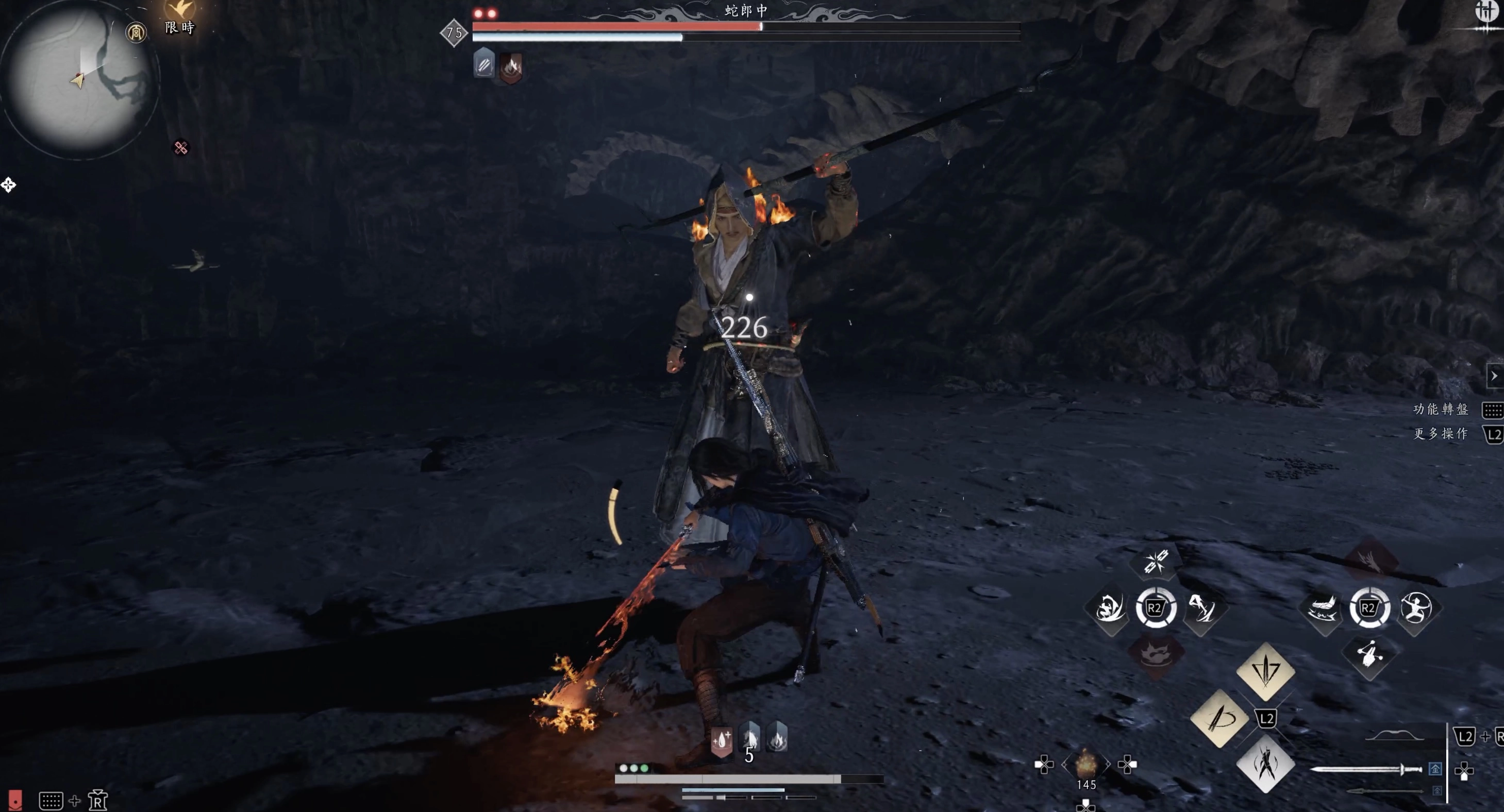1504x812 pixels.
Task: Select the spear weapon below the sword
Action: (1384, 791)
